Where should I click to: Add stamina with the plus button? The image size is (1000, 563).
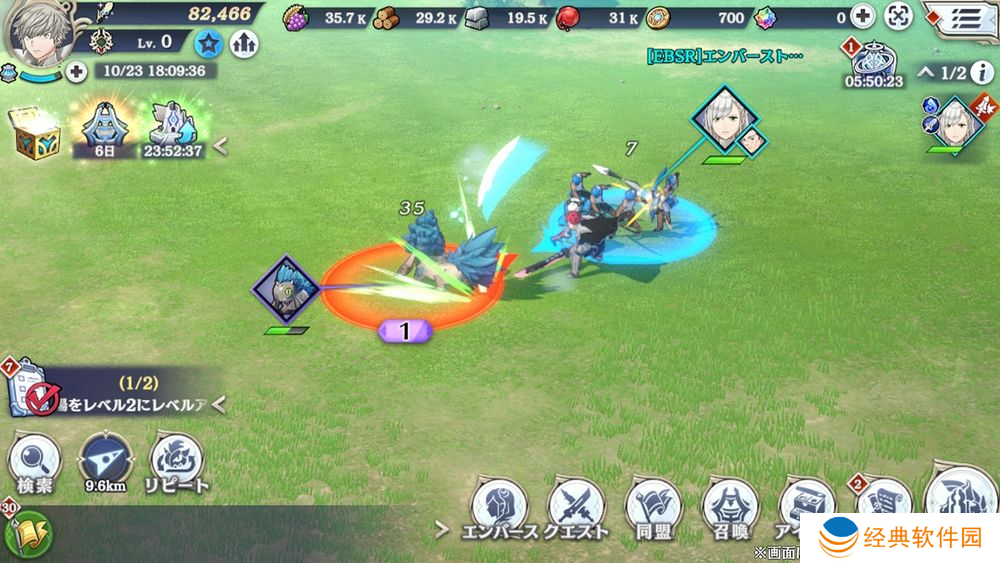tap(77, 71)
